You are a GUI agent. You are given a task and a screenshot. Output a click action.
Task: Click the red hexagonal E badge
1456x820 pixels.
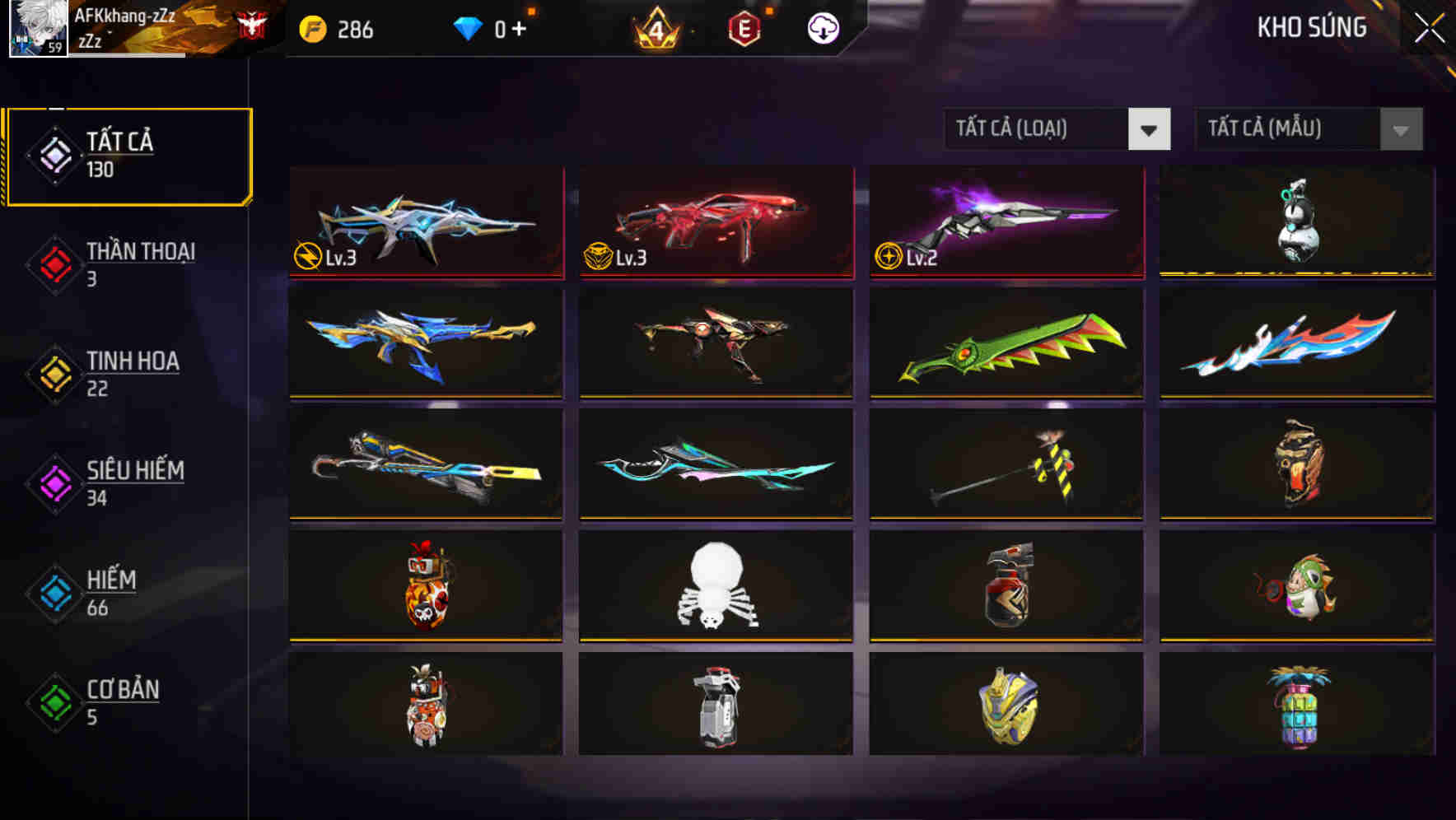tap(744, 27)
